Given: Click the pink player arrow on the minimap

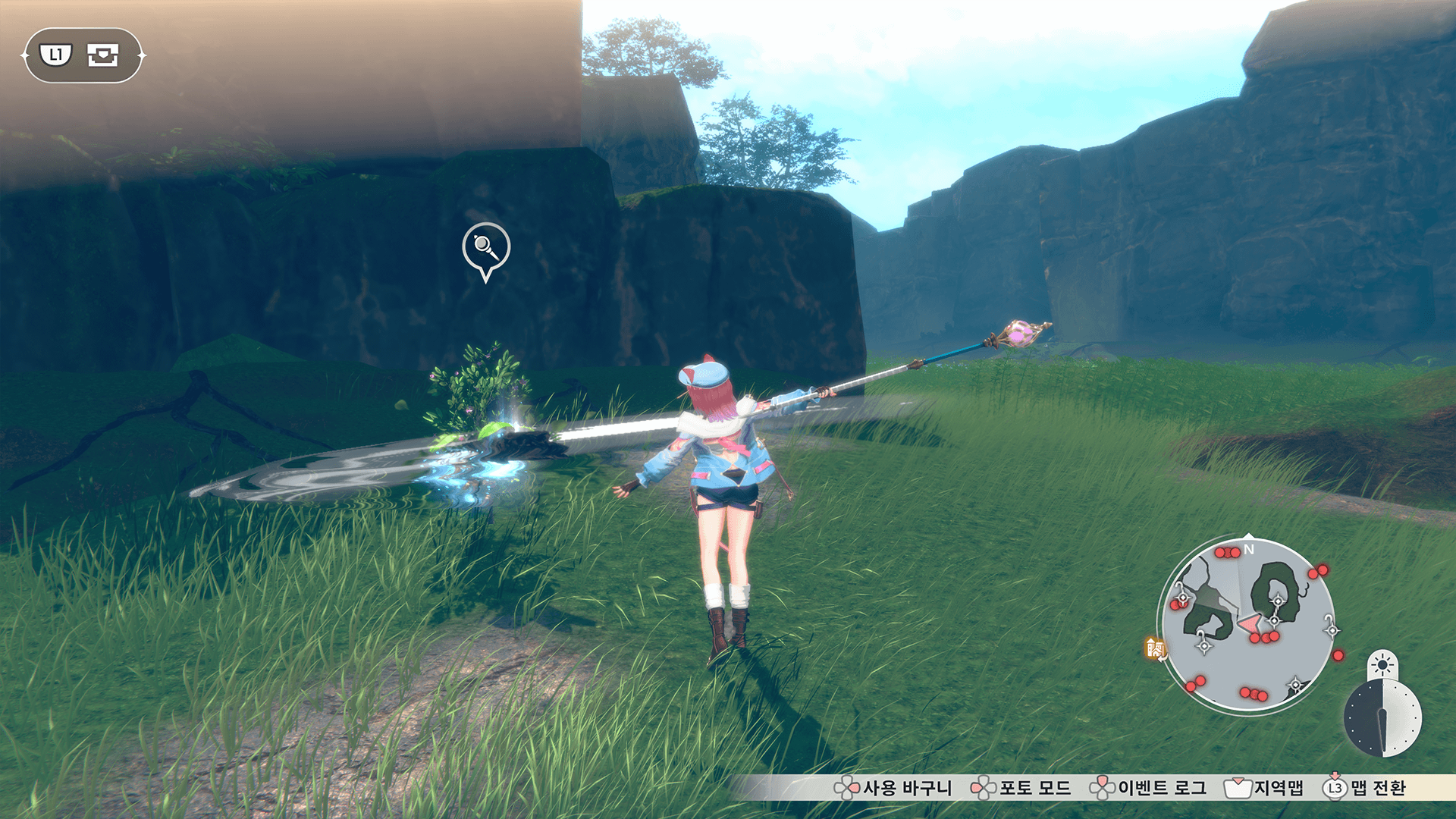Looking at the screenshot, I should pyautogui.click(x=1248, y=625).
